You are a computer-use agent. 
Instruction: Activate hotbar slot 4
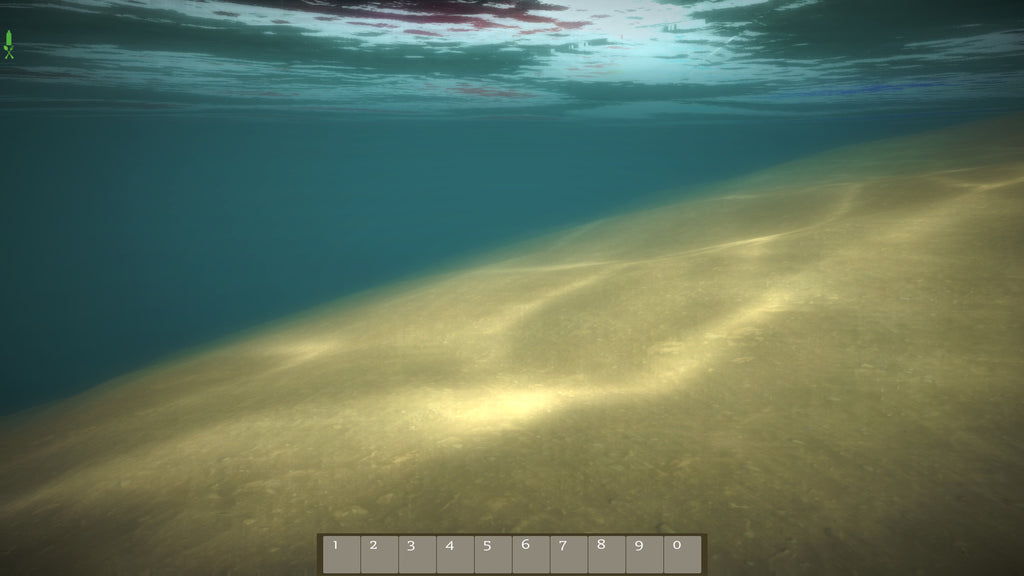(455, 555)
